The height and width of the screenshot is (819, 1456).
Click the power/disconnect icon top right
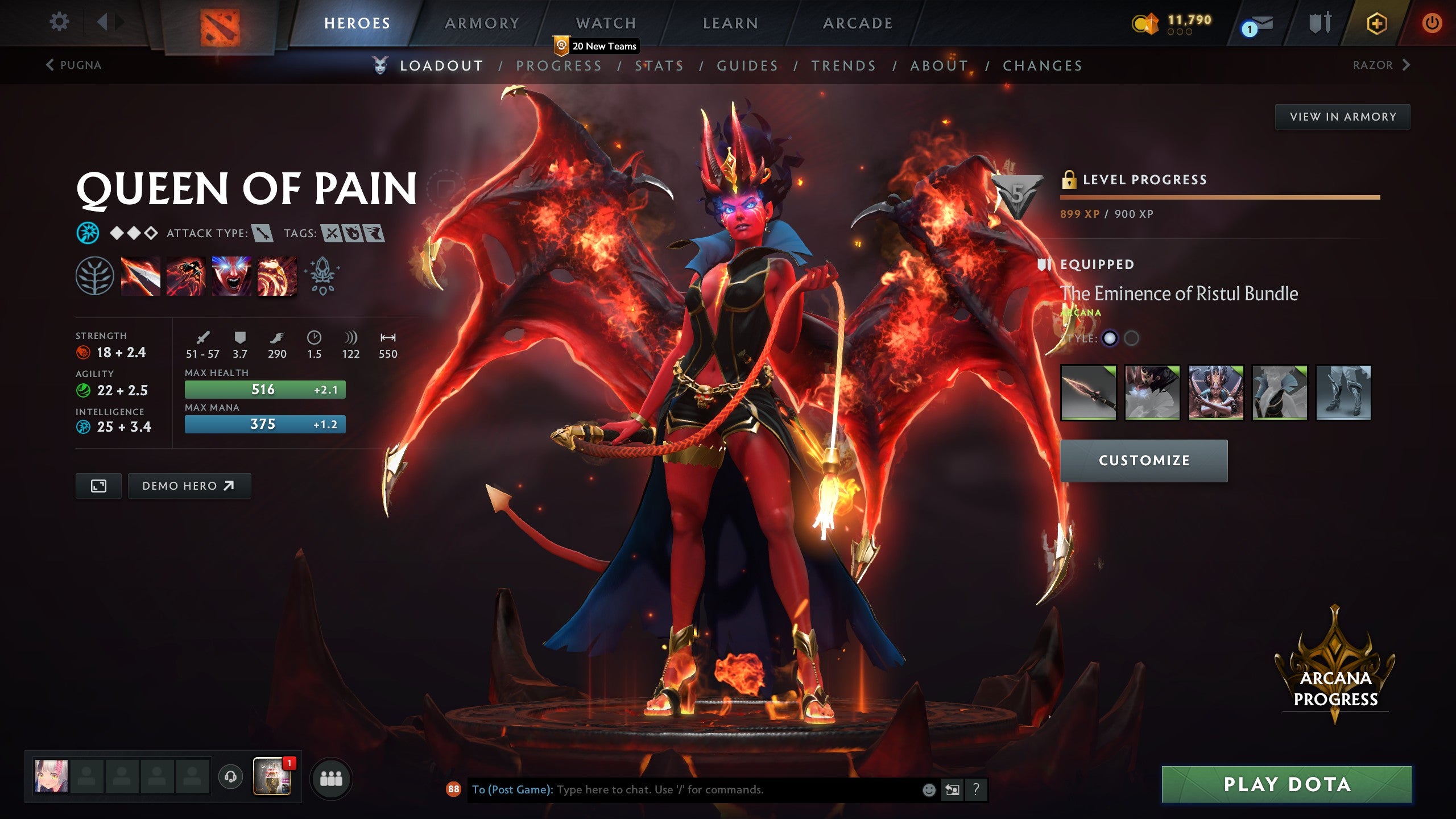click(1433, 24)
